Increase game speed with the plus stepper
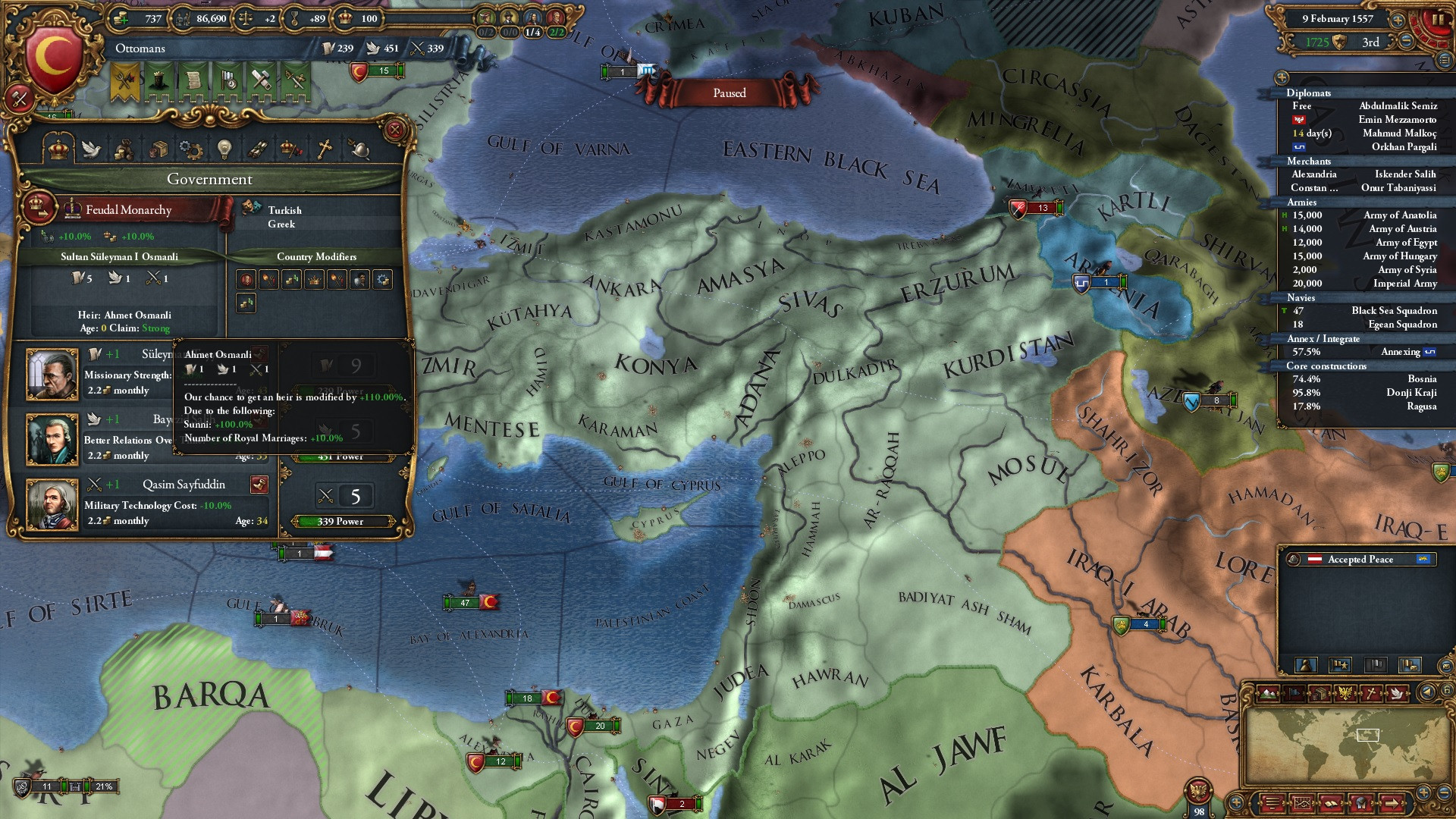Image resolution: width=1456 pixels, height=819 pixels. point(1397,20)
